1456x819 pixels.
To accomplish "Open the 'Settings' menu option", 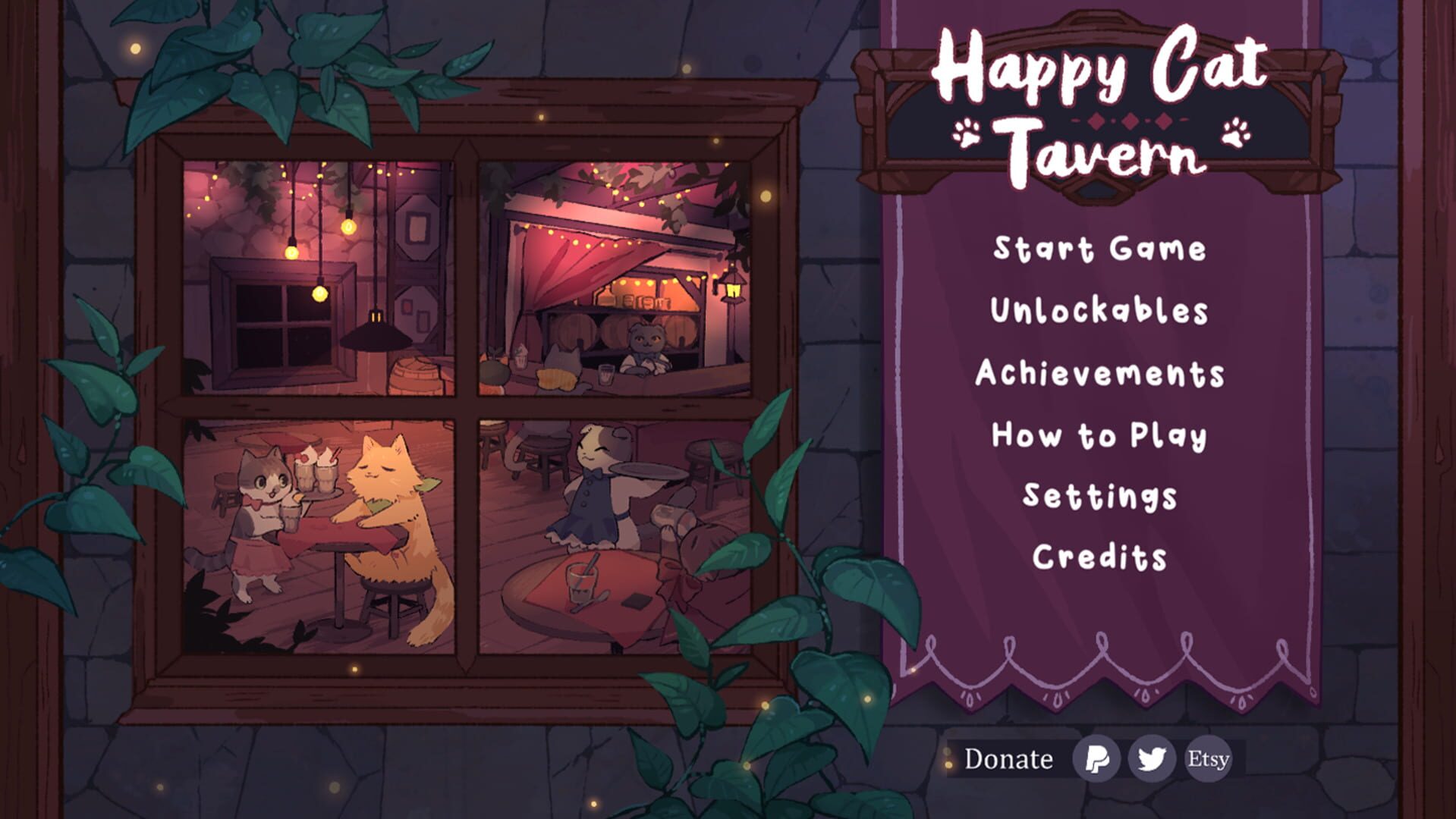I will pyautogui.click(x=1099, y=497).
